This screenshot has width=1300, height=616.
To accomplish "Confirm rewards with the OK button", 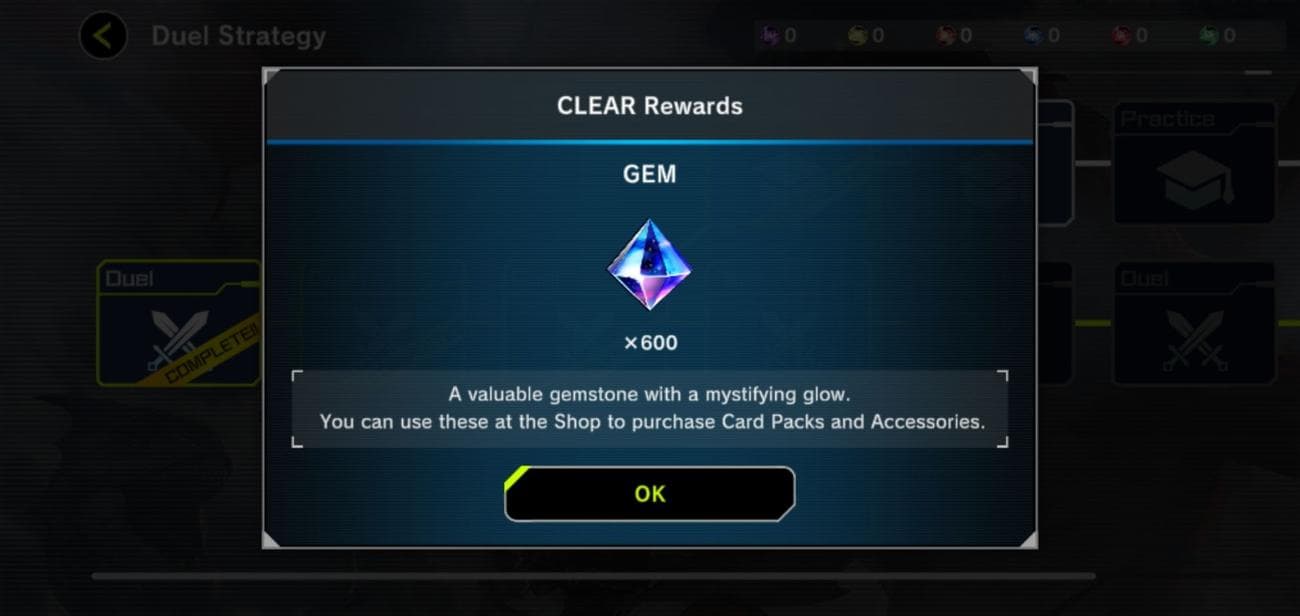I will 649,494.
